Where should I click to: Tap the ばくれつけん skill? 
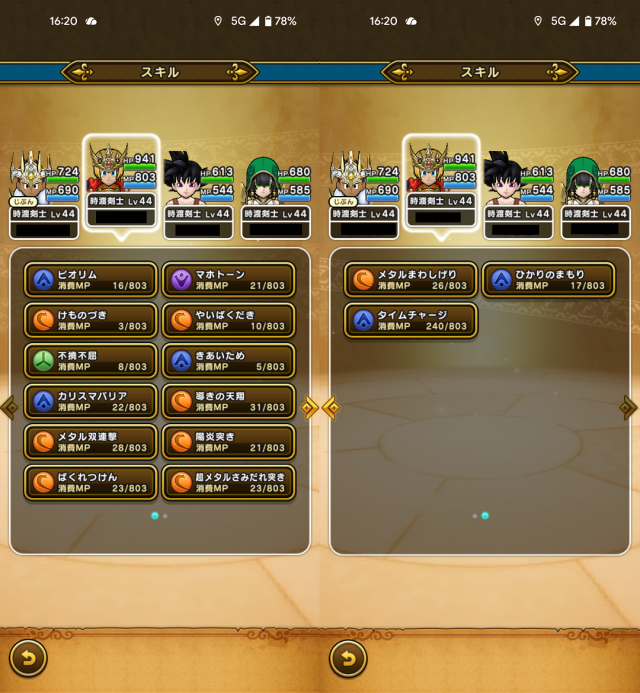(92, 482)
